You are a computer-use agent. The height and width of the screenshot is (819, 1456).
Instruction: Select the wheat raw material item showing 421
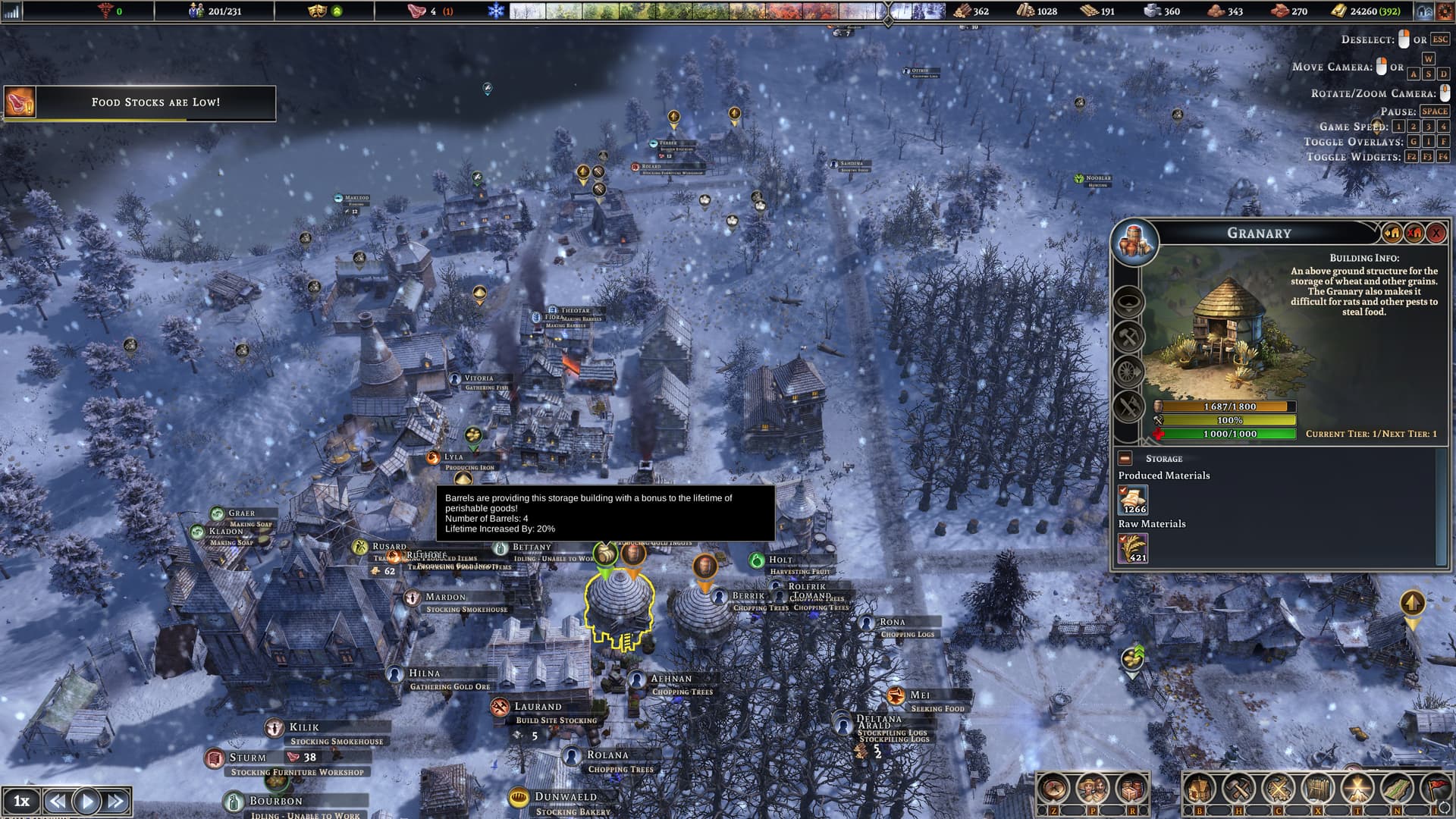point(1133,548)
